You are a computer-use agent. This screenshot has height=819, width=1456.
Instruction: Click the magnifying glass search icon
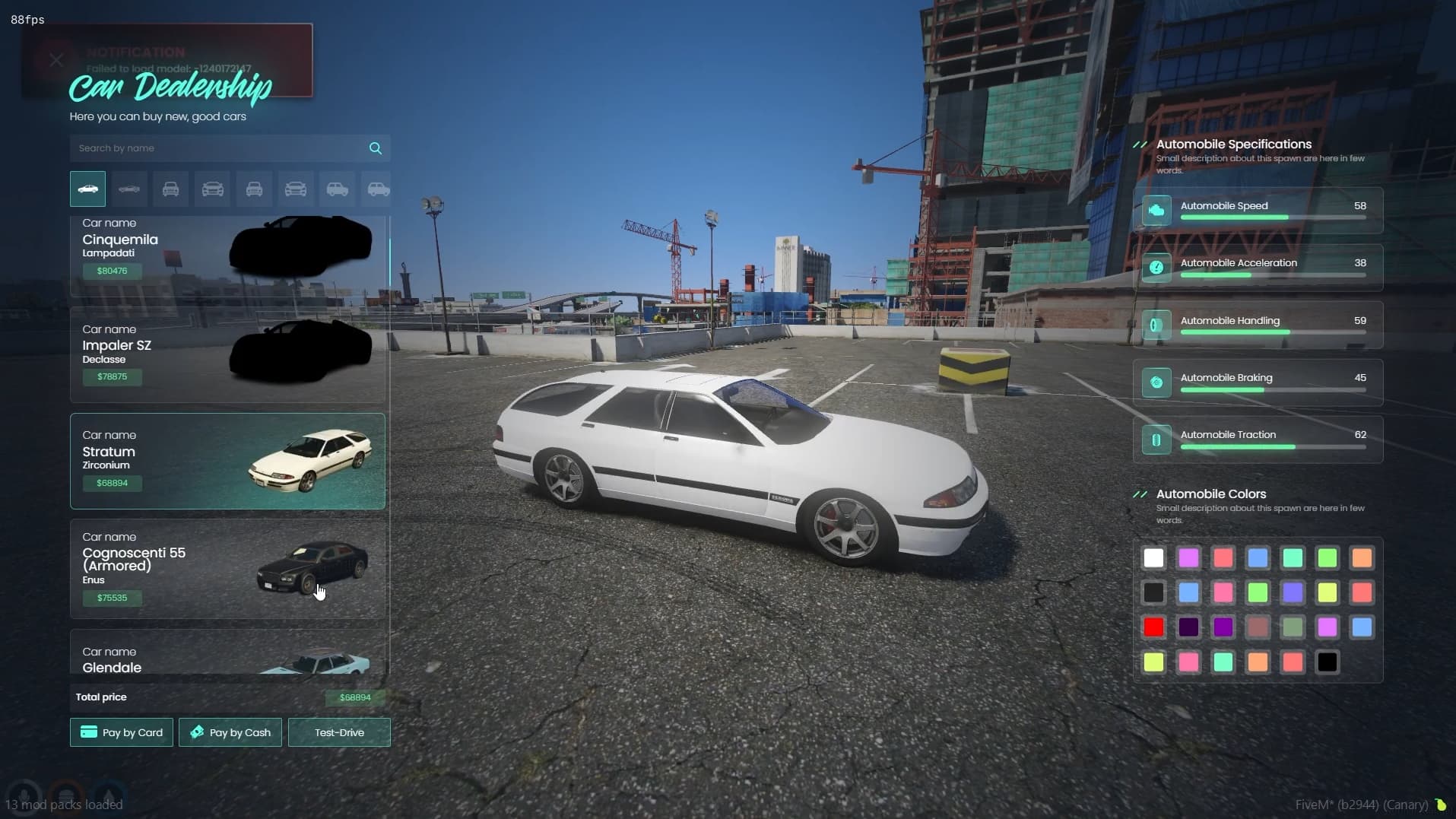pos(376,148)
